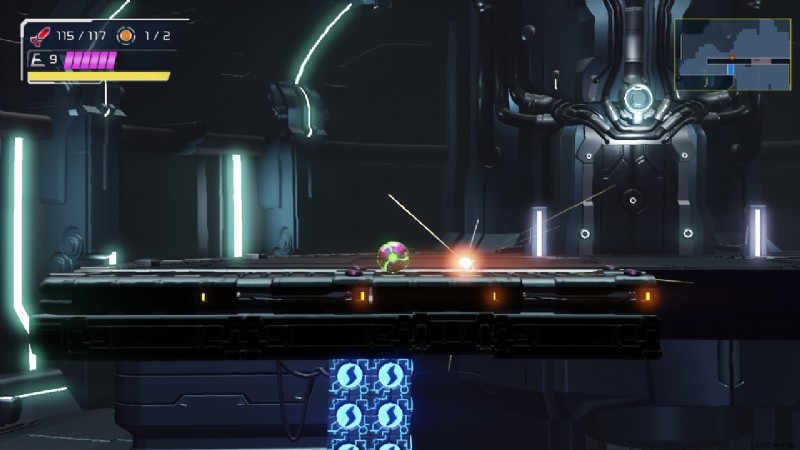
Task: Open the minimap in the corner
Action: pos(732,54)
